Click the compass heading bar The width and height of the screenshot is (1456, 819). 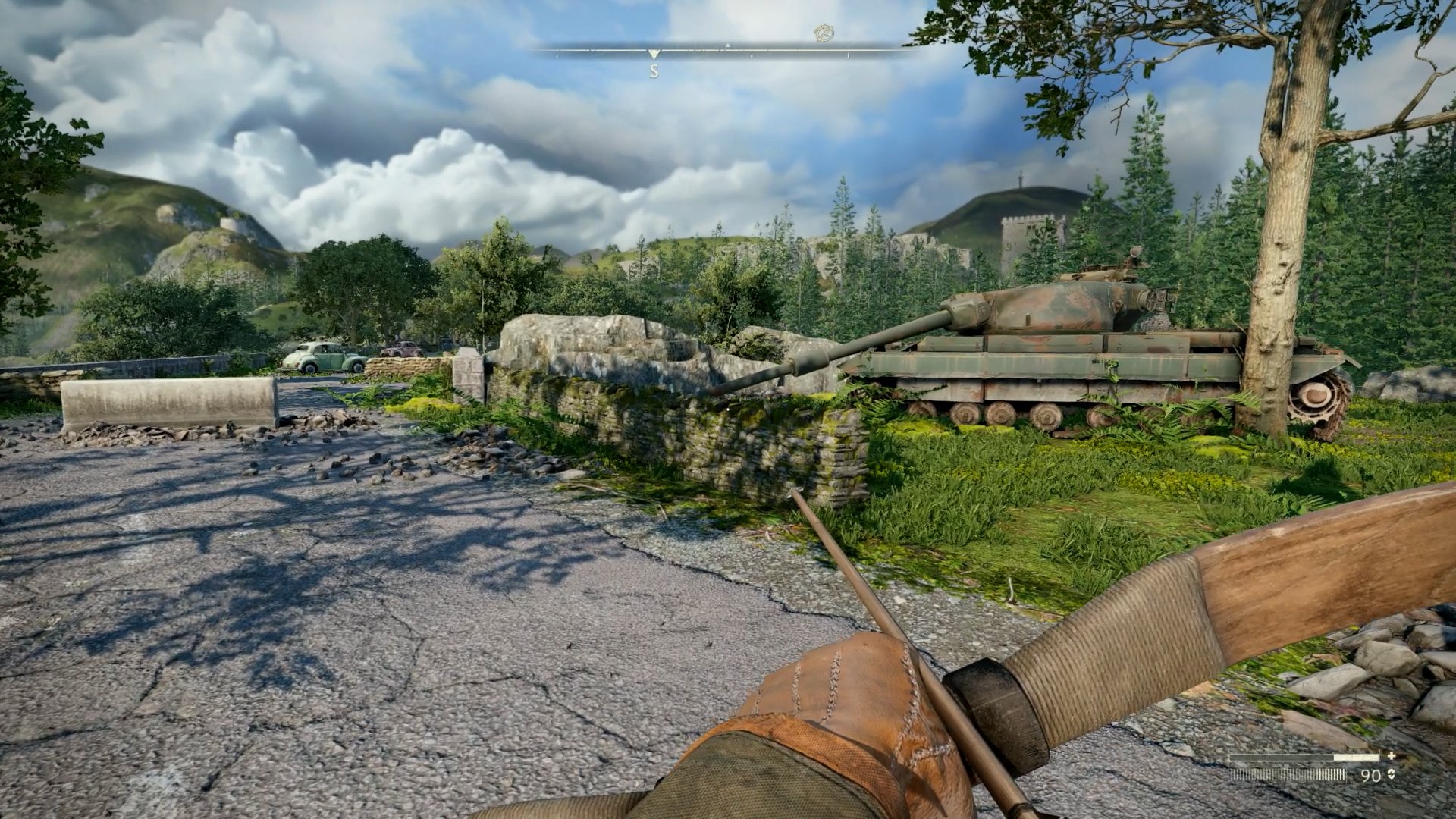click(x=726, y=52)
